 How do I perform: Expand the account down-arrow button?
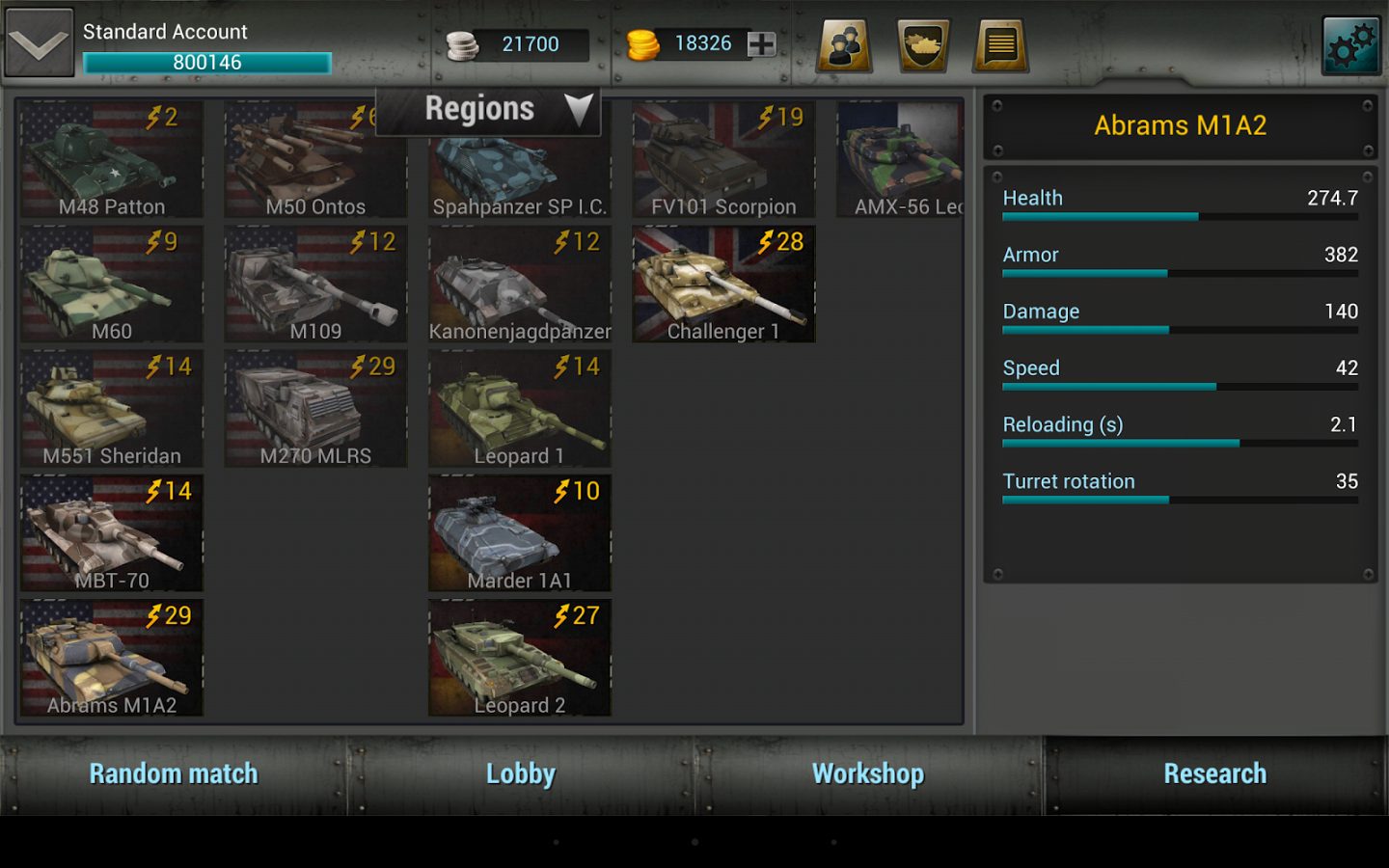[x=39, y=43]
